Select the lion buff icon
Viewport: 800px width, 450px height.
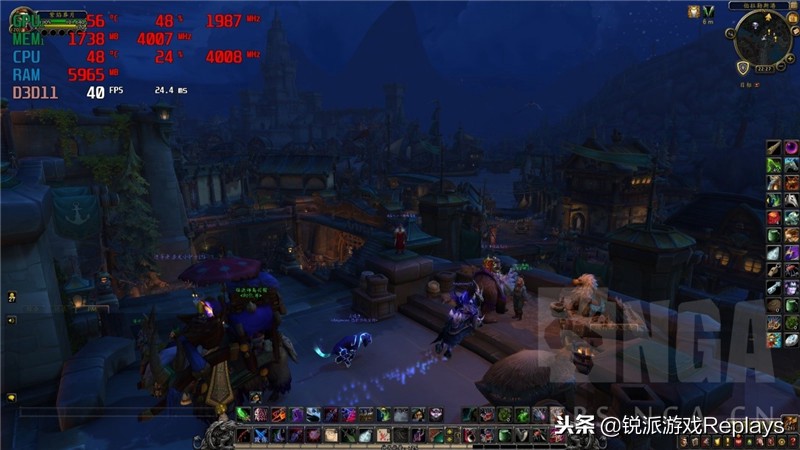(x=693, y=11)
